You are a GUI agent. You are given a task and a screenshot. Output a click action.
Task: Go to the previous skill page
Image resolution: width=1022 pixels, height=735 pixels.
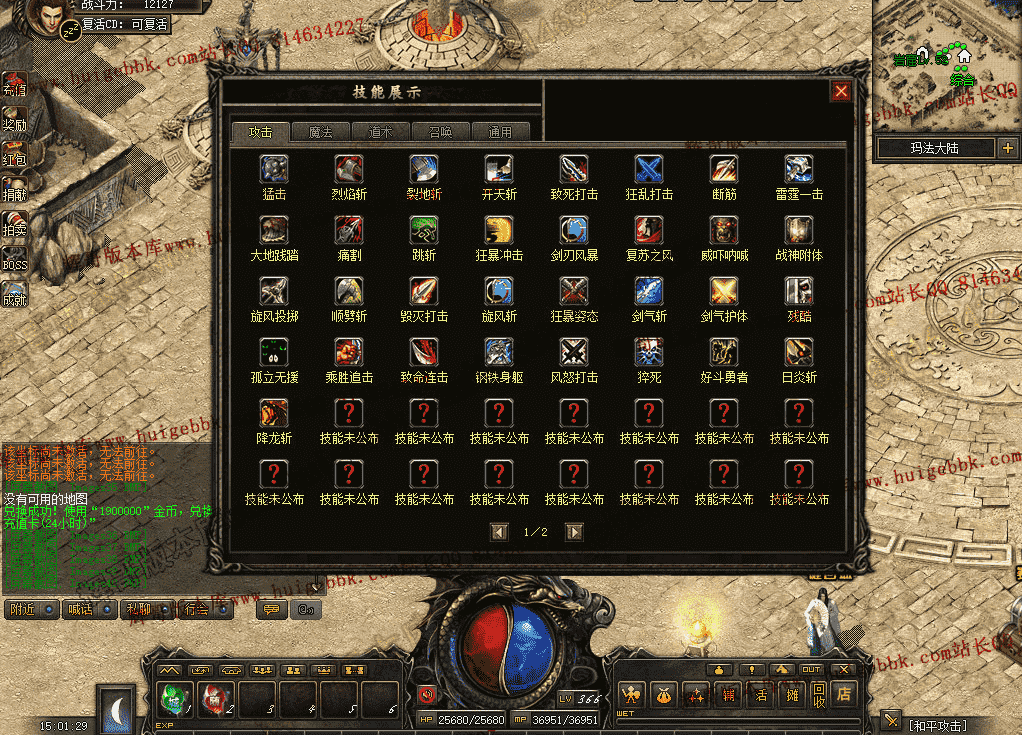pyautogui.click(x=499, y=532)
